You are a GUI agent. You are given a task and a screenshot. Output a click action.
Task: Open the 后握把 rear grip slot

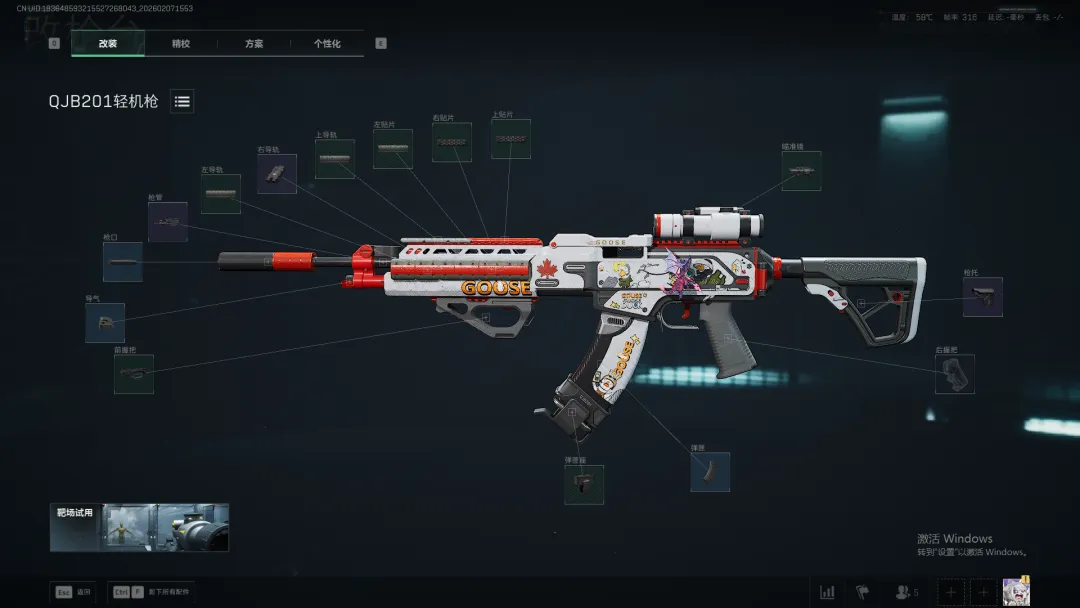(x=954, y=374)
